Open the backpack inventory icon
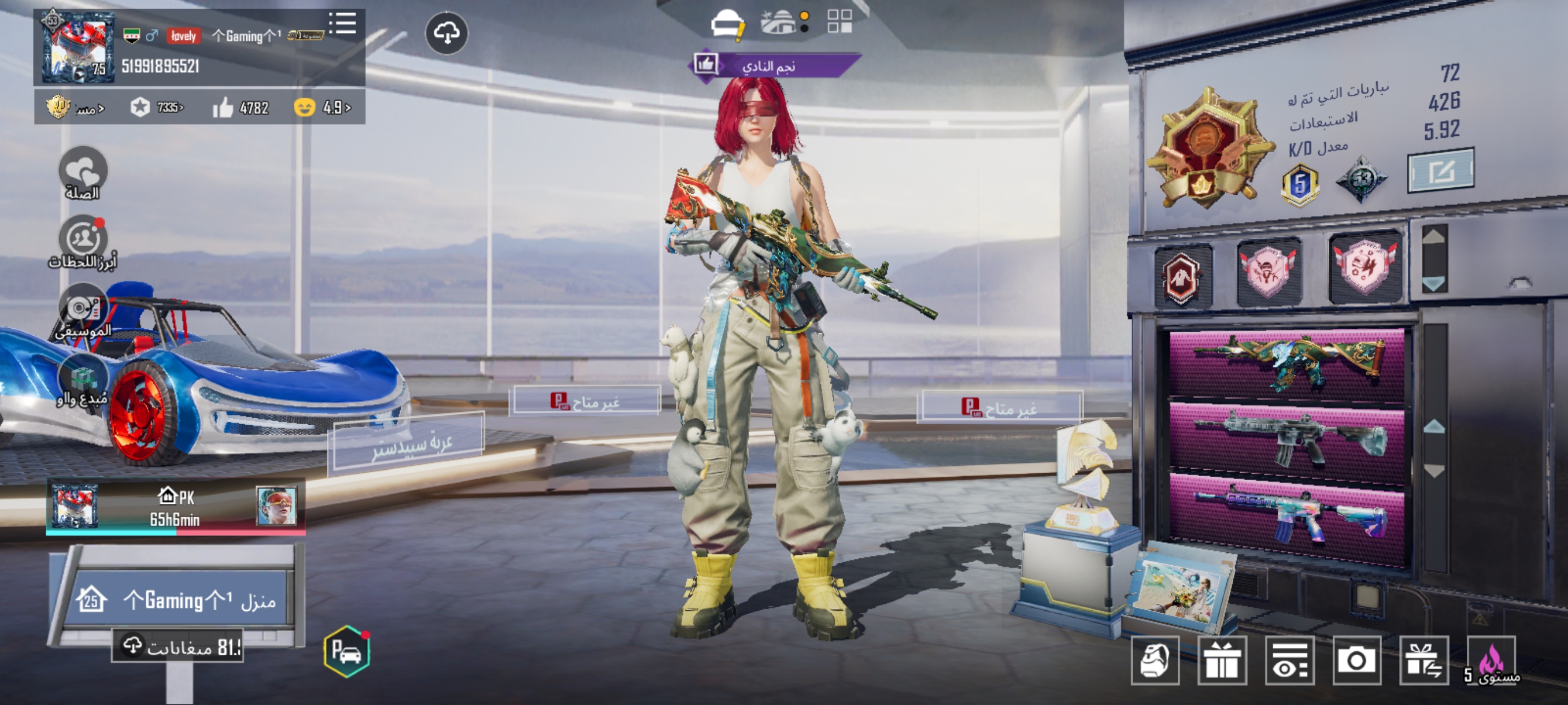1568x705 pixels. tap(1155, 660)
